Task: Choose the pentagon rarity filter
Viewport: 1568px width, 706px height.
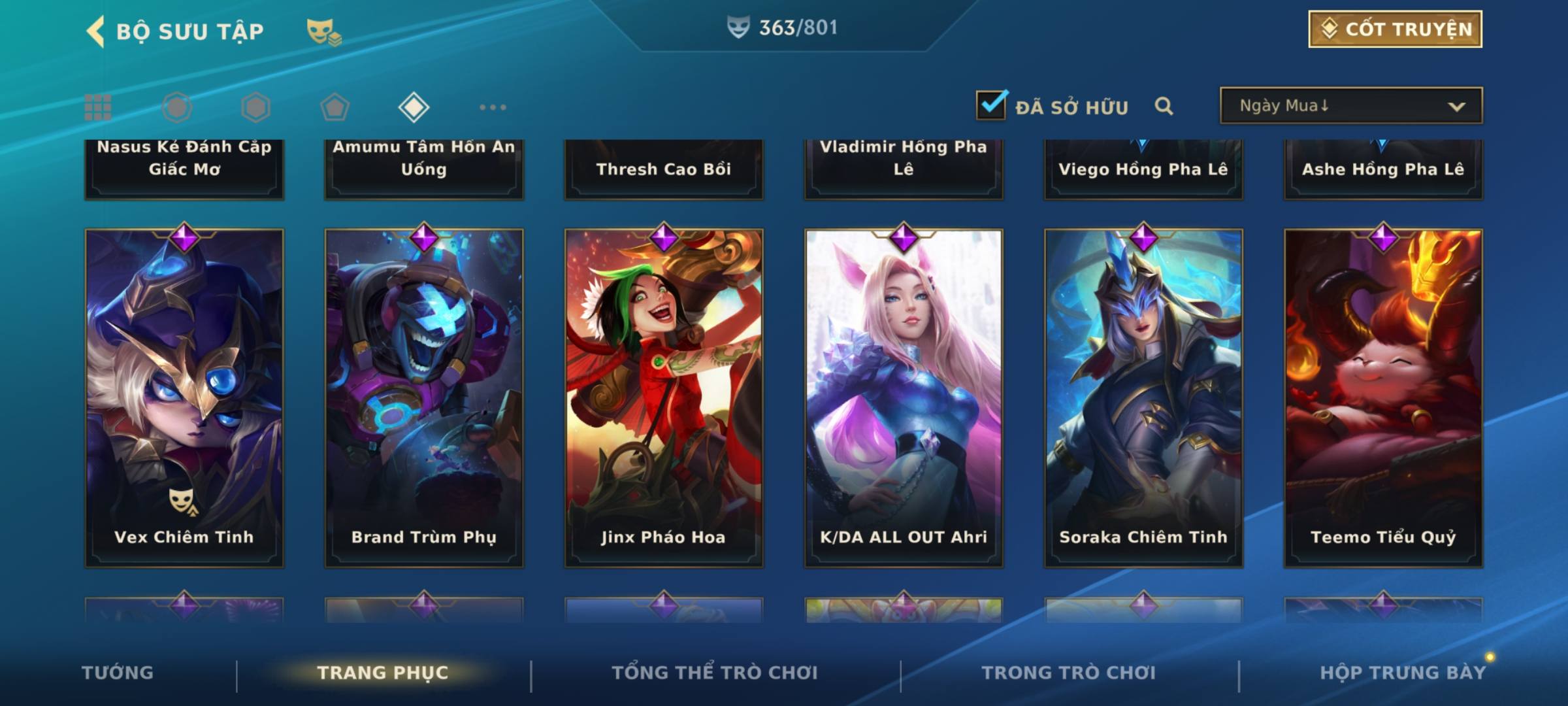Action: [x=335, y=107]
